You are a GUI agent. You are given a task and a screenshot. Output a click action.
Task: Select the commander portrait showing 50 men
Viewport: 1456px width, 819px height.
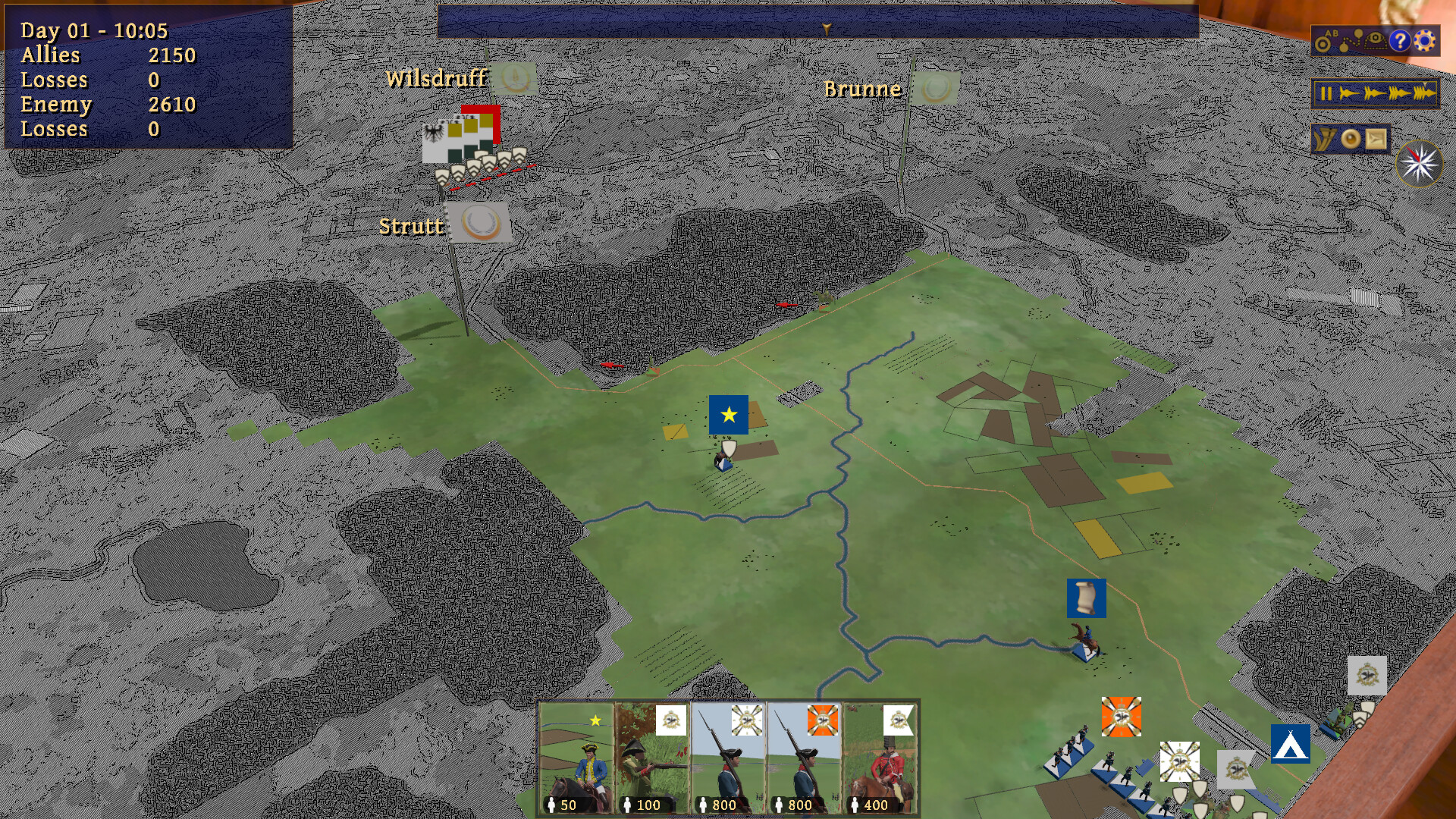[x=578, y=758]
